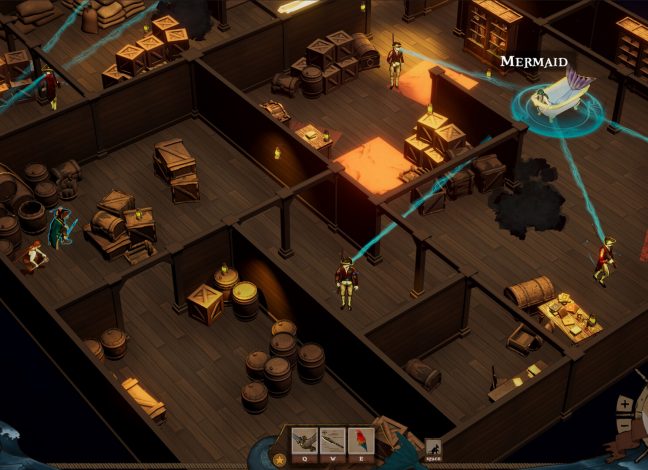648x470 pixels.
Task: Zoom in with the plus button
Action: click(626, 404)
